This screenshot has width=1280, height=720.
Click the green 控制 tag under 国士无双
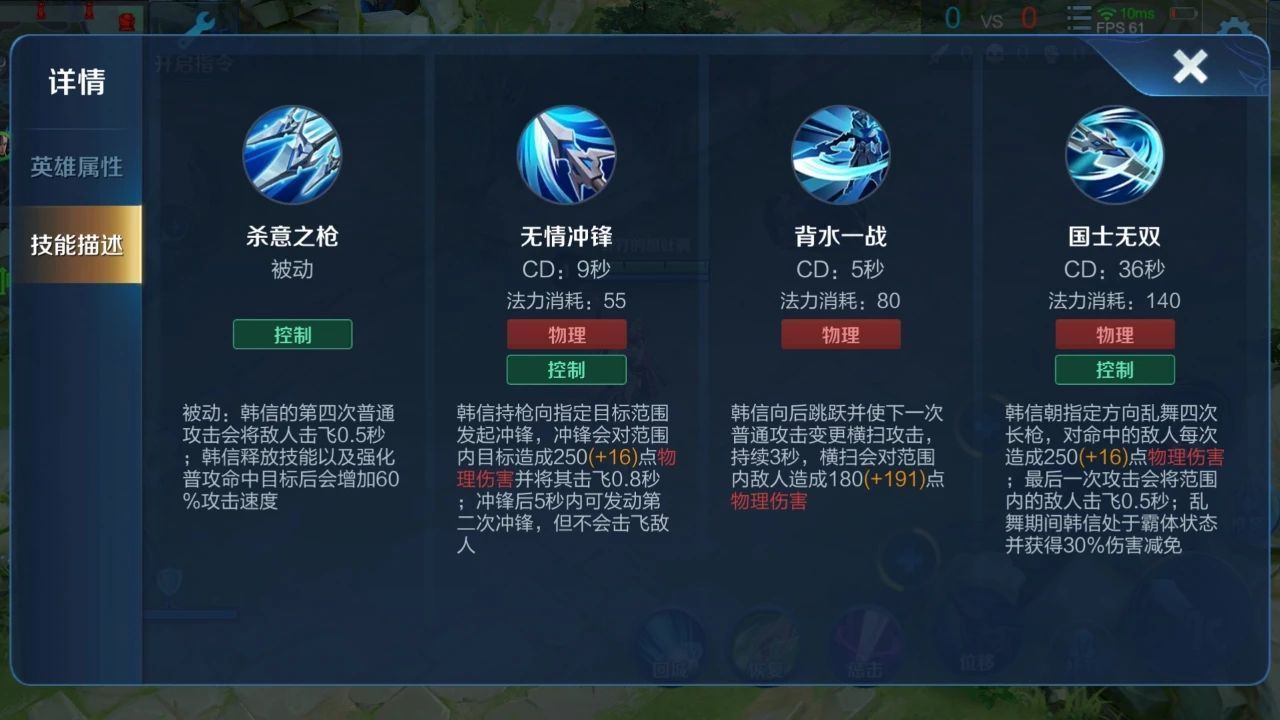click(x=1114, y=369)
